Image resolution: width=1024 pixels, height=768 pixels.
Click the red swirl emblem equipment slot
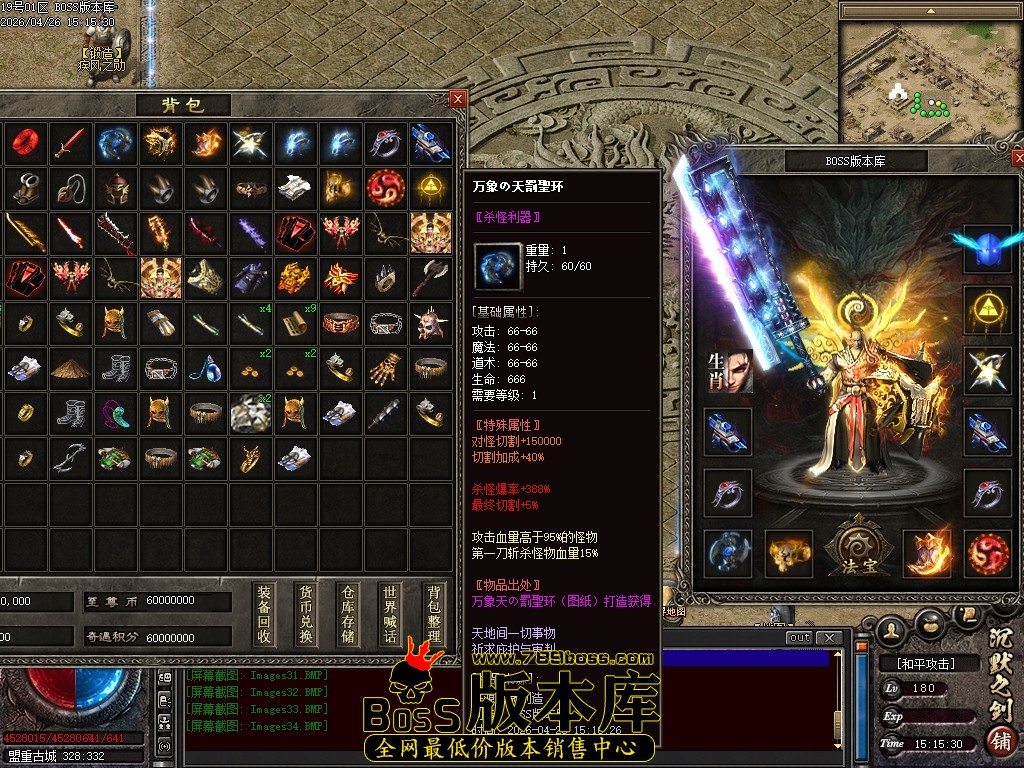pos(988,553)
